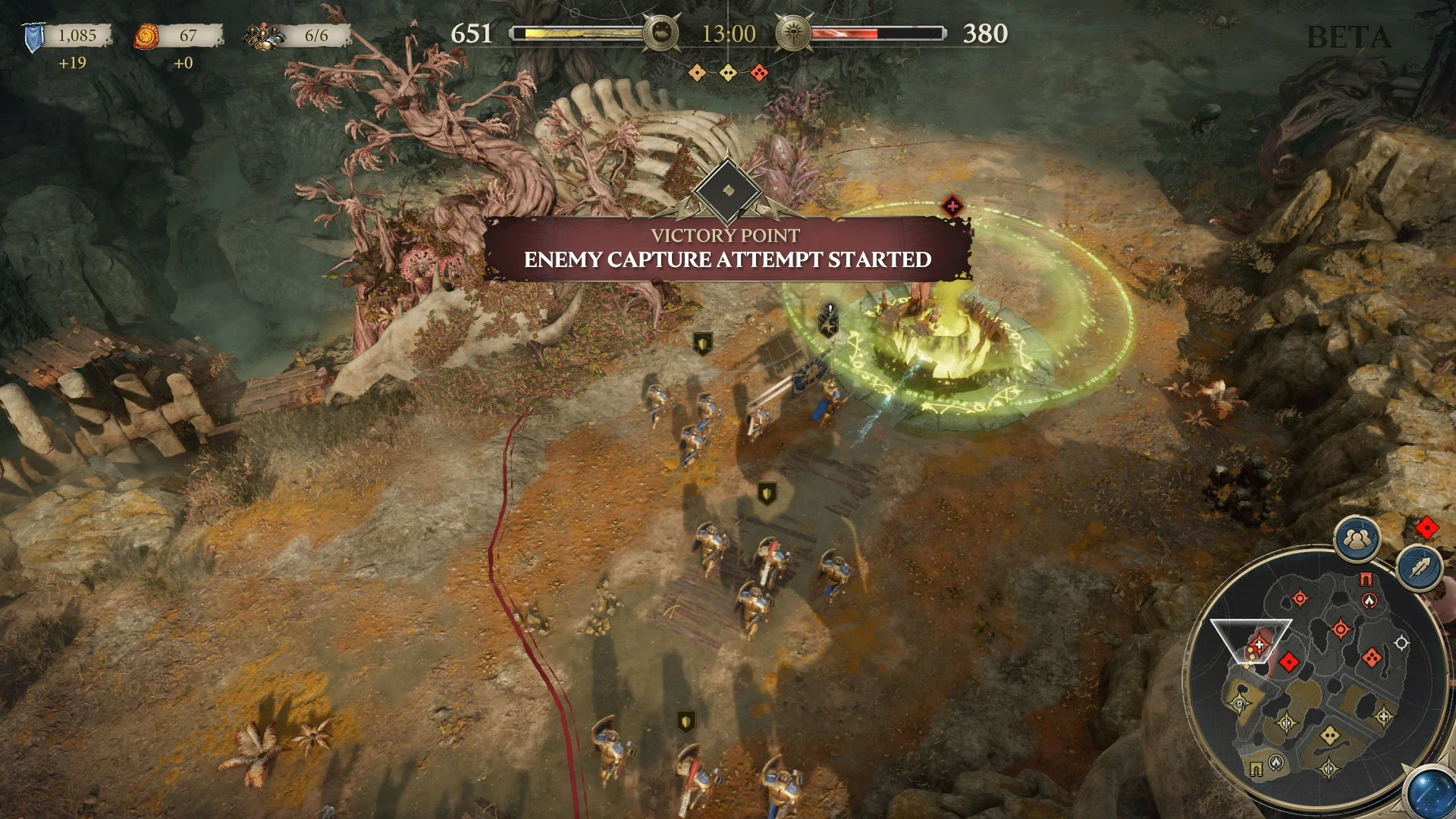Choose the white unclaimed point on the minimap
Screen dimensions: 1456x819
(1401, 643)
